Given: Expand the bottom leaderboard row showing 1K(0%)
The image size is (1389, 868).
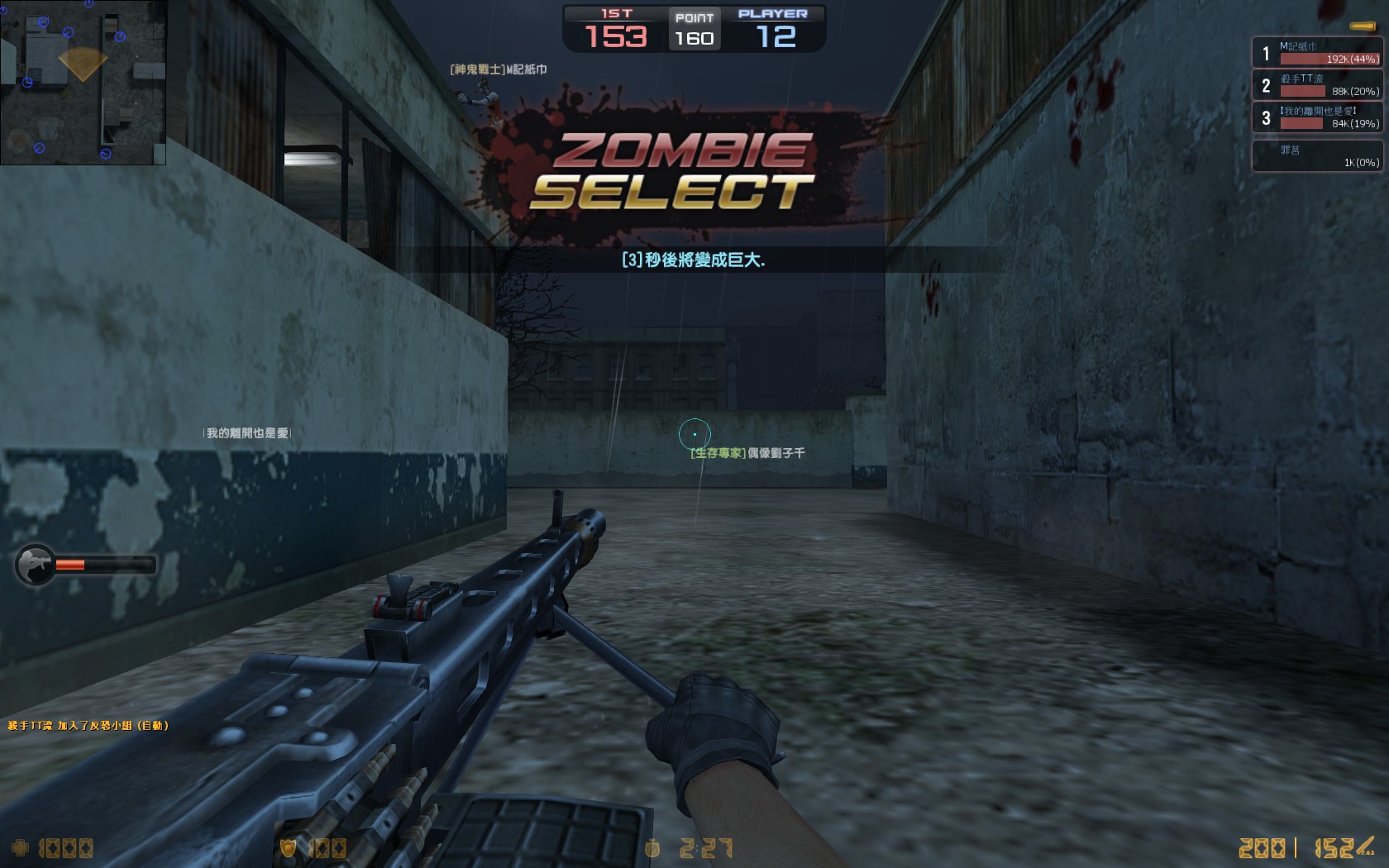Looking at the screenshot, I should click(1318, 155).
